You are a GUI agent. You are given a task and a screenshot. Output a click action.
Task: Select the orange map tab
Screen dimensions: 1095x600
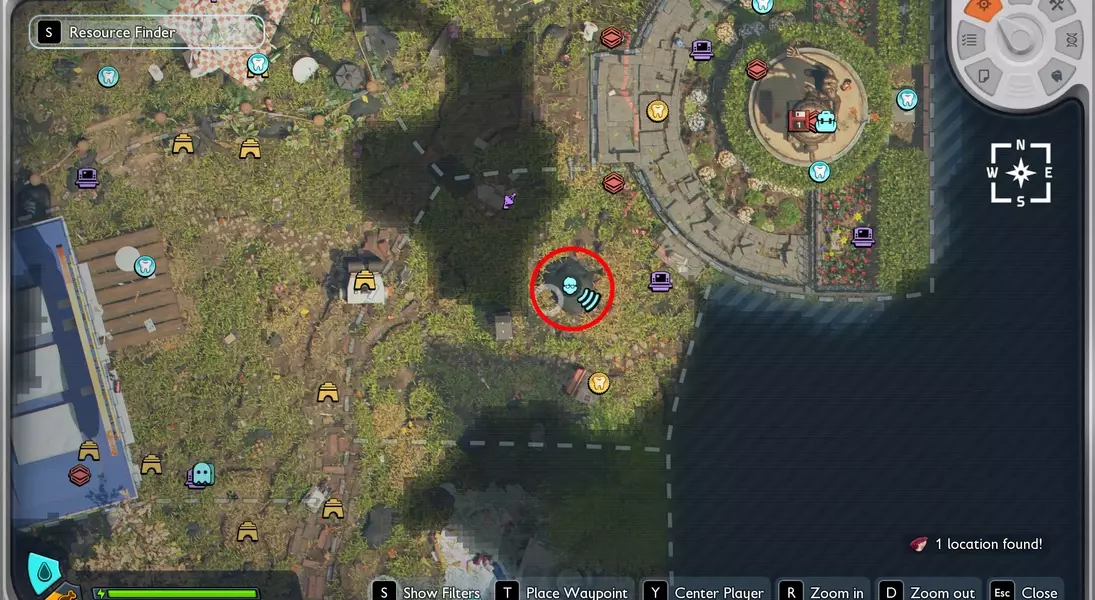982,8
